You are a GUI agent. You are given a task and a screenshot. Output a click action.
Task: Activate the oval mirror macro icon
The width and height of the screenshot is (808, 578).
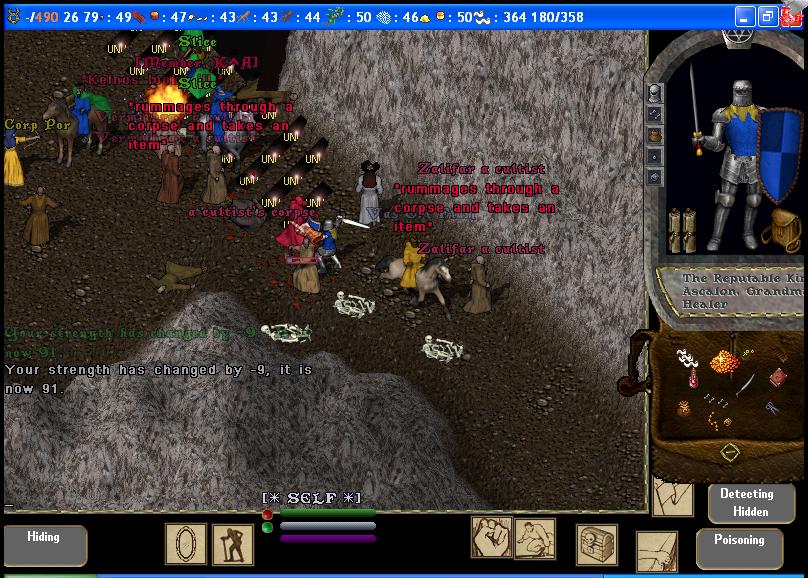coord(185,544)
